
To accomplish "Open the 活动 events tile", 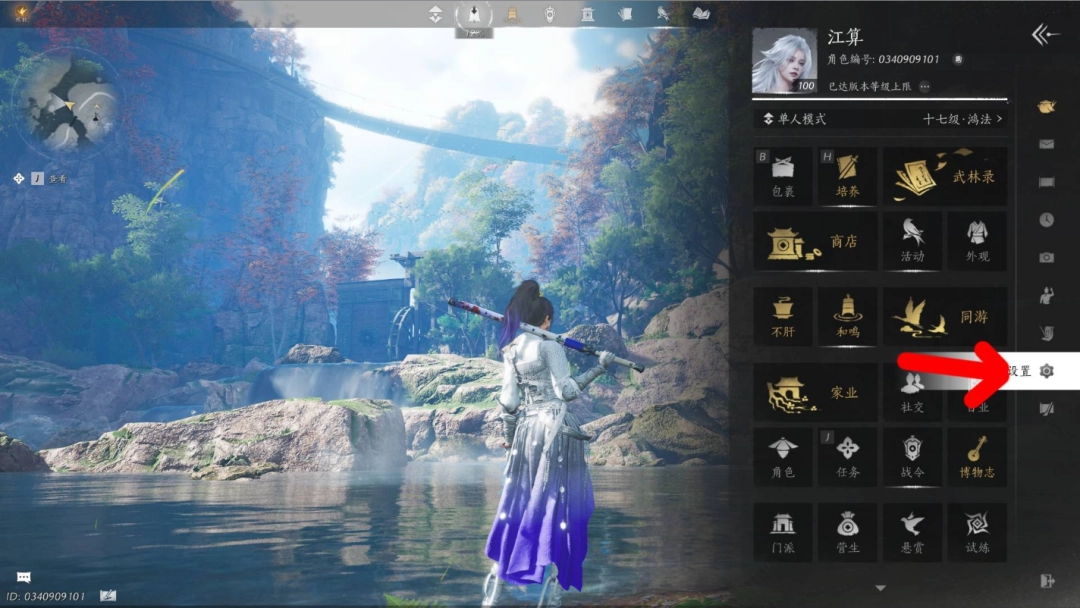I will pos(912,241).
